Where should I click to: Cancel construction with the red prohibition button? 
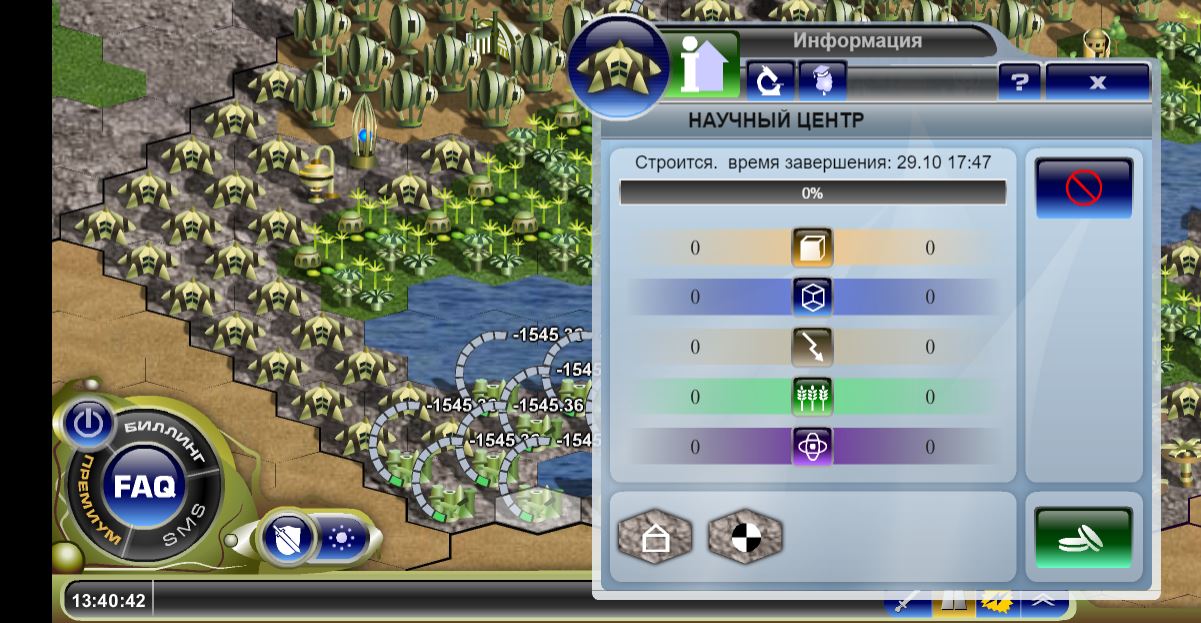(1083, 187)
